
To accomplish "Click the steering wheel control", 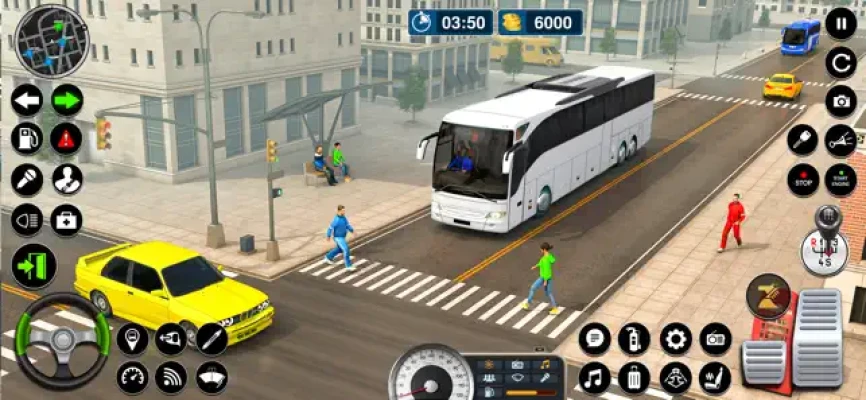I will (x=62, y=342).
